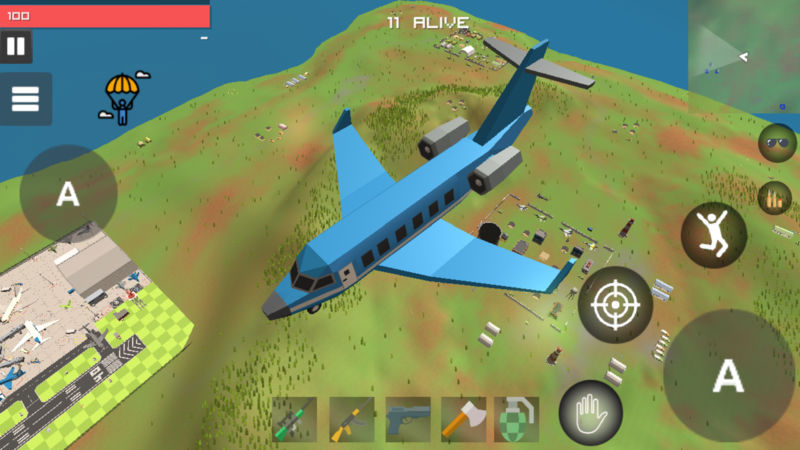The width and height of the screenshot is (800, 450).
Task: Select the yellow assault rifle slot
Action: (351, 419)
